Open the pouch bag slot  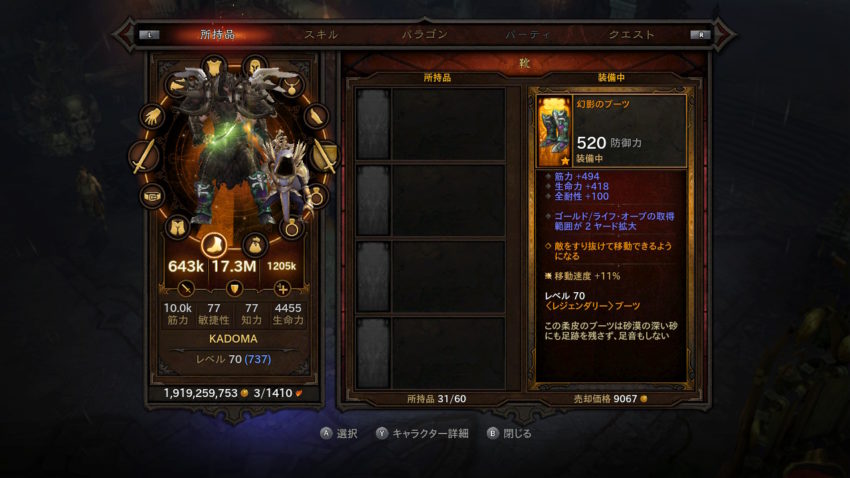tap(255, 243)
